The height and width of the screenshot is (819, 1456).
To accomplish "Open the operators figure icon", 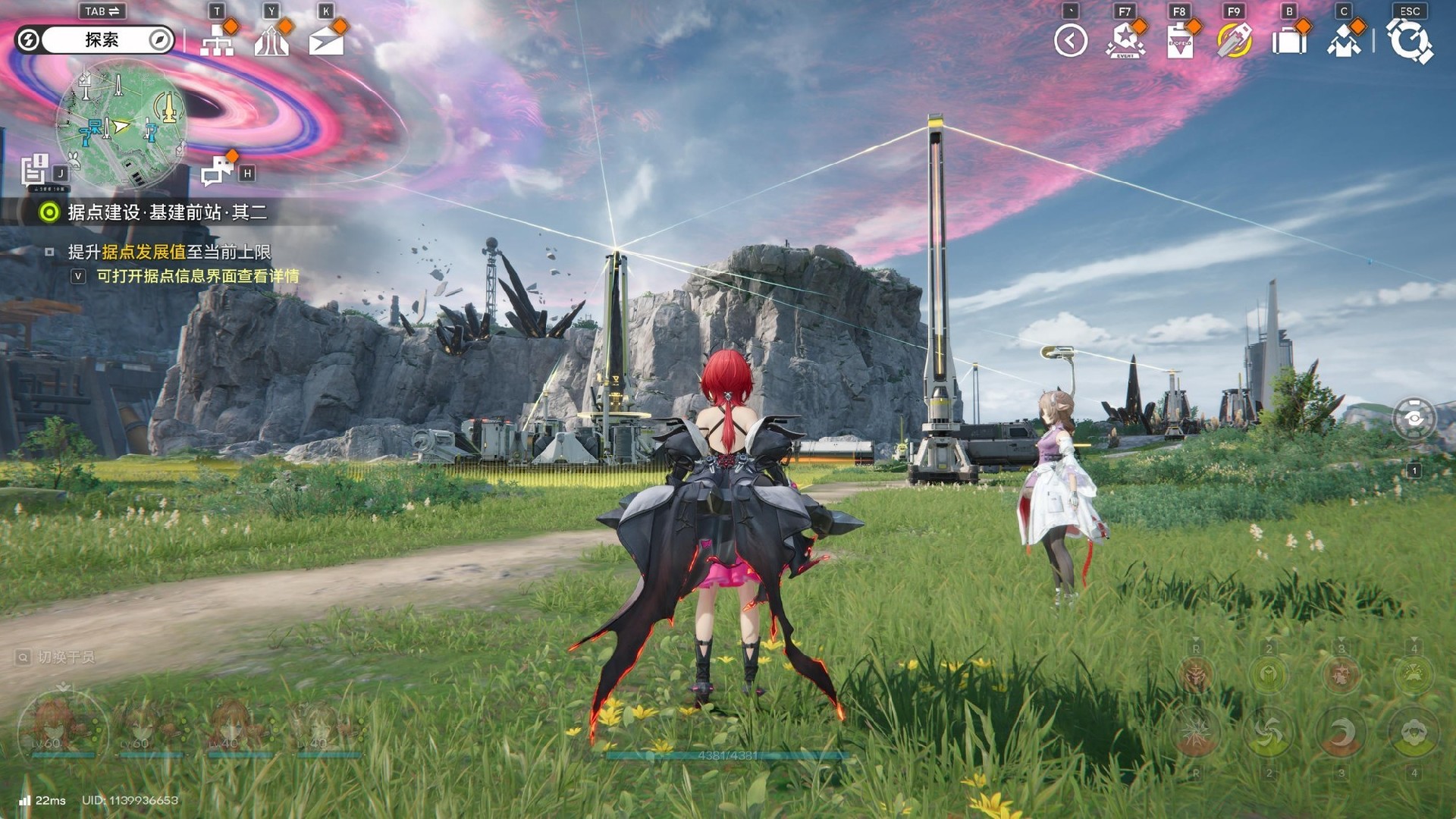I will pyautogui.click(x=1344, y=41).
